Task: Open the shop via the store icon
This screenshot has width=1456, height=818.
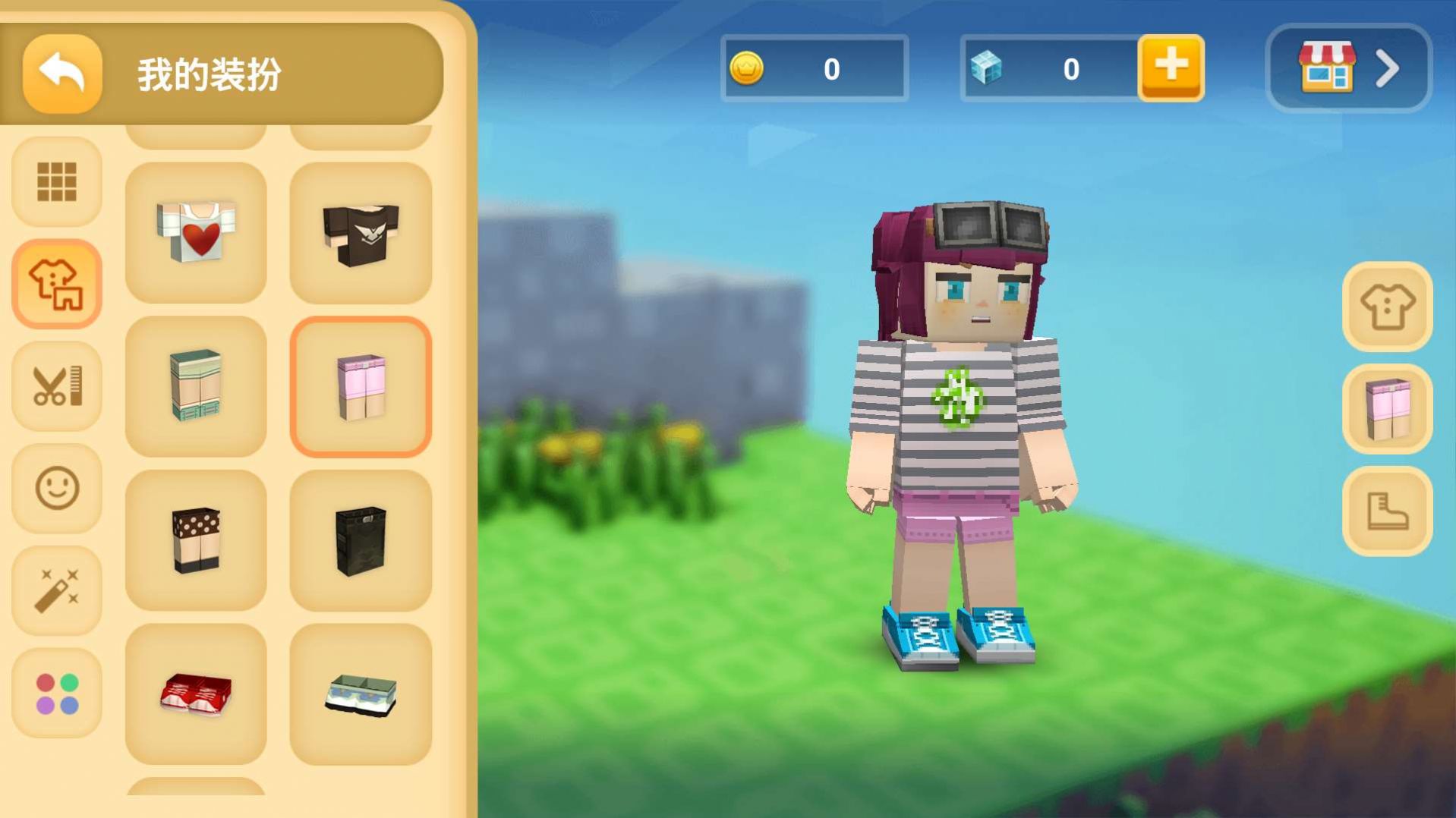Action: [x=1348, y=68]
